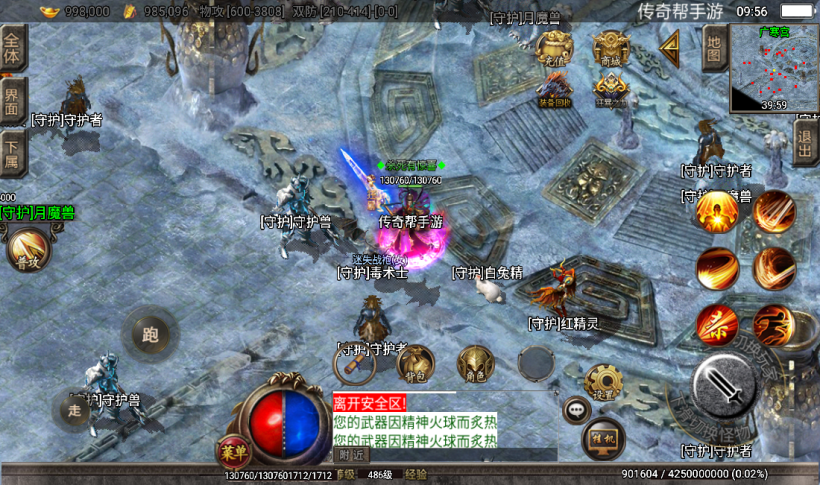This screenshot has height=485, width=820.
Task: Click the 广寒宫 minimap
Action: 774,68
